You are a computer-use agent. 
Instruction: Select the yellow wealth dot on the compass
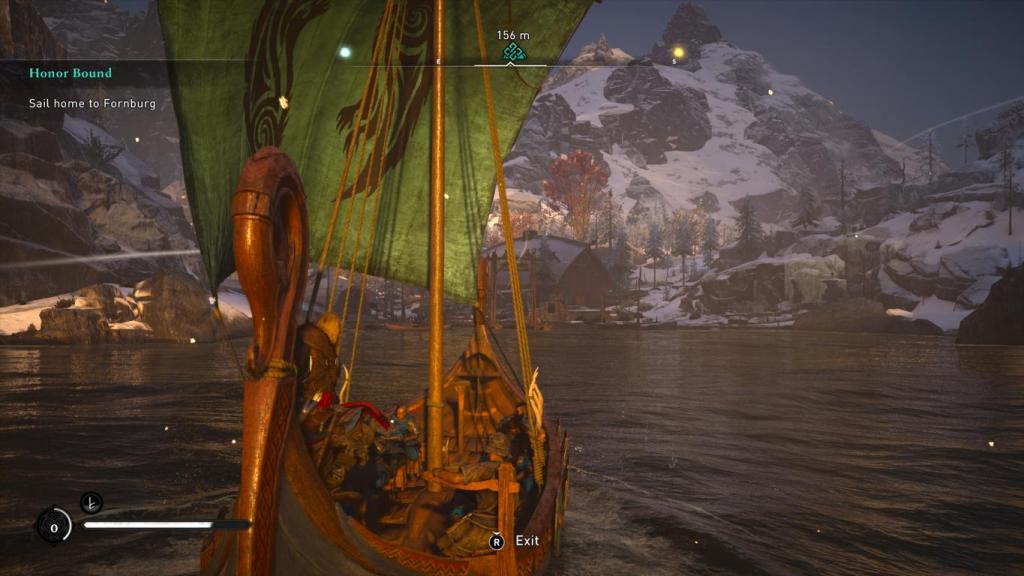pos(678,52)
